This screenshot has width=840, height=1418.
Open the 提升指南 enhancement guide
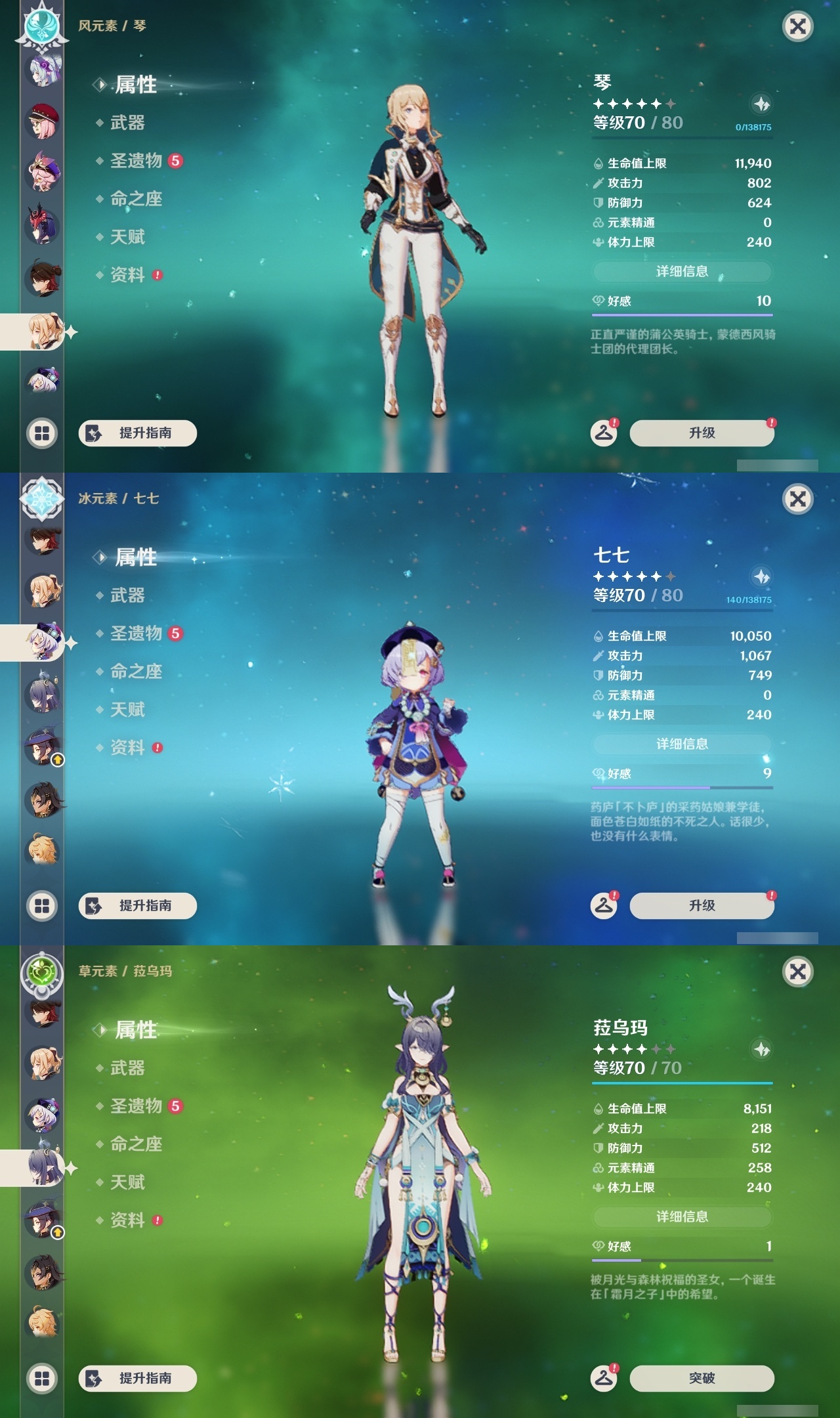click(x=138, y=433)
